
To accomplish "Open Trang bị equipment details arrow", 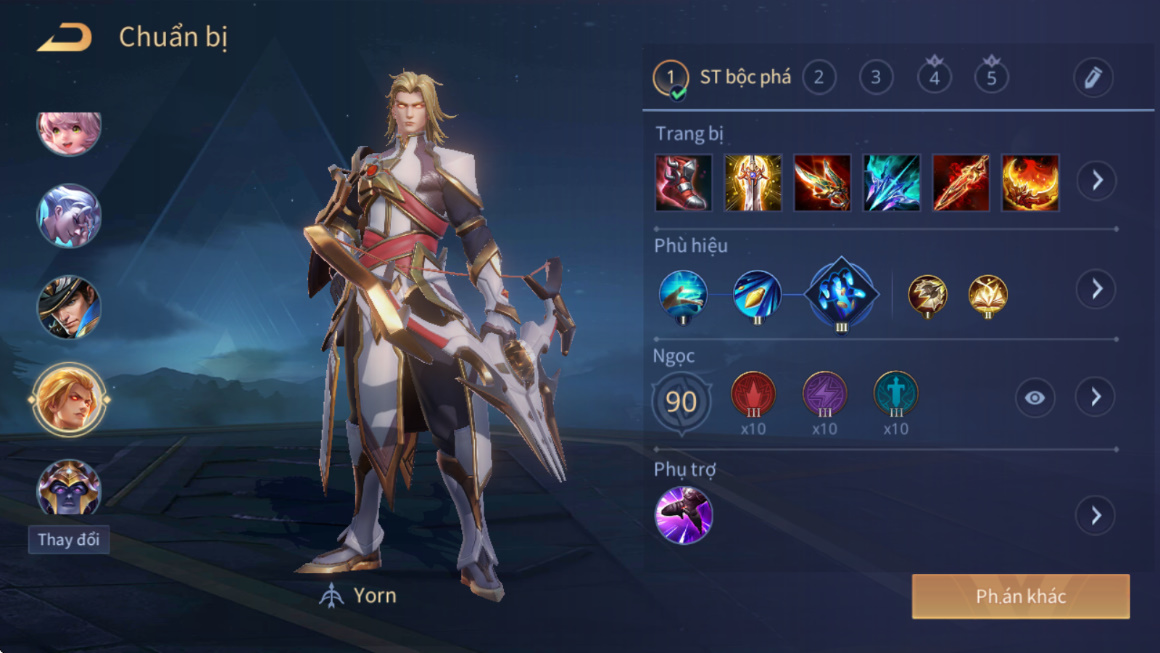I will point(1097,181).
